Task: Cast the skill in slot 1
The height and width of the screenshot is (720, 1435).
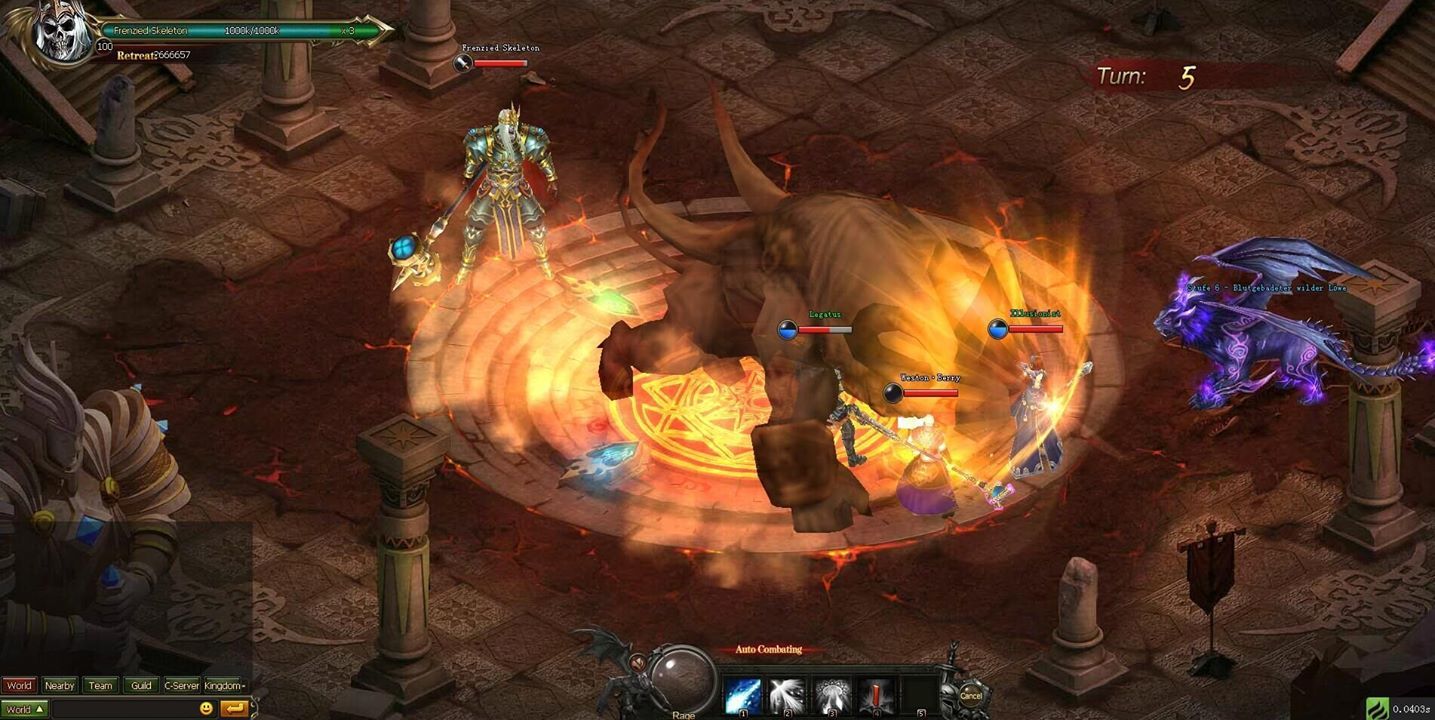Action: (742, 691)
